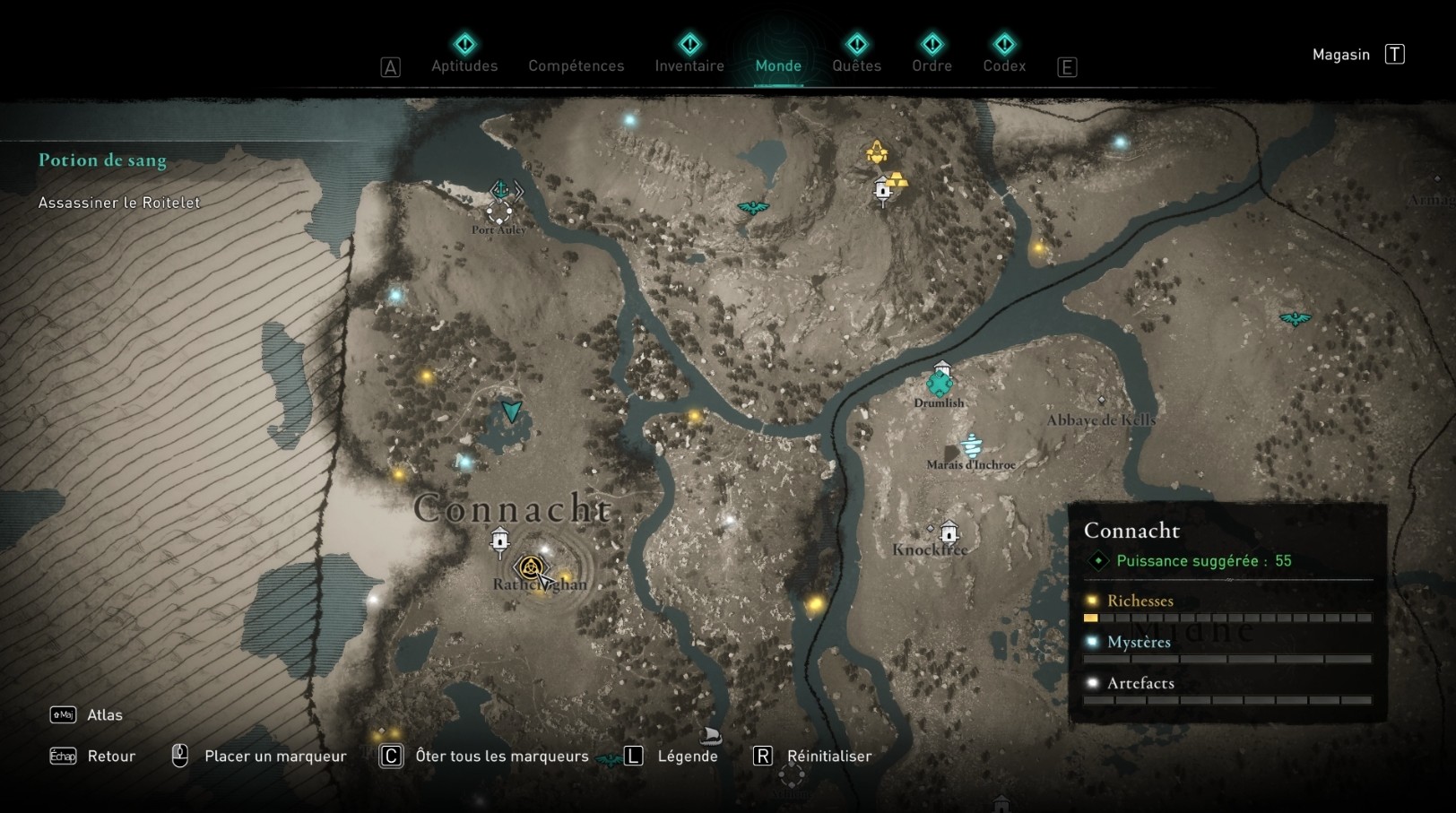Image resolution: width=1456 pixels, height=813 pixels.
Task: Select the Rathcroghan quest marker
Action: 531,567
